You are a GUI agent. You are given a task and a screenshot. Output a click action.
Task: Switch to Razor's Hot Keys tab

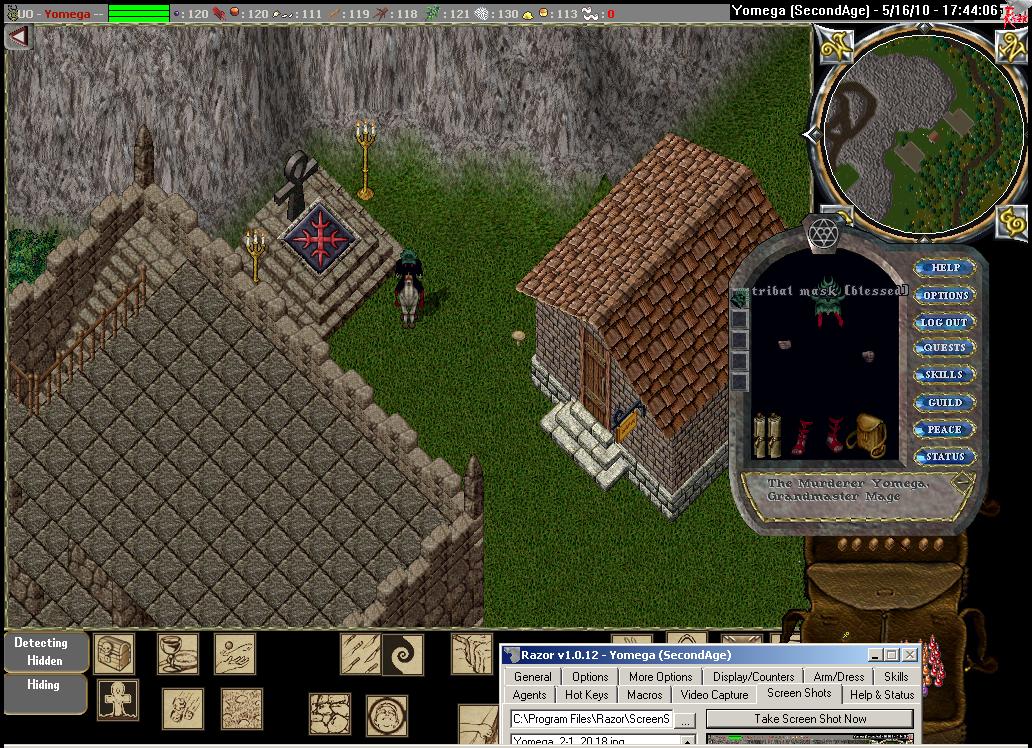(x=586, y=695)
